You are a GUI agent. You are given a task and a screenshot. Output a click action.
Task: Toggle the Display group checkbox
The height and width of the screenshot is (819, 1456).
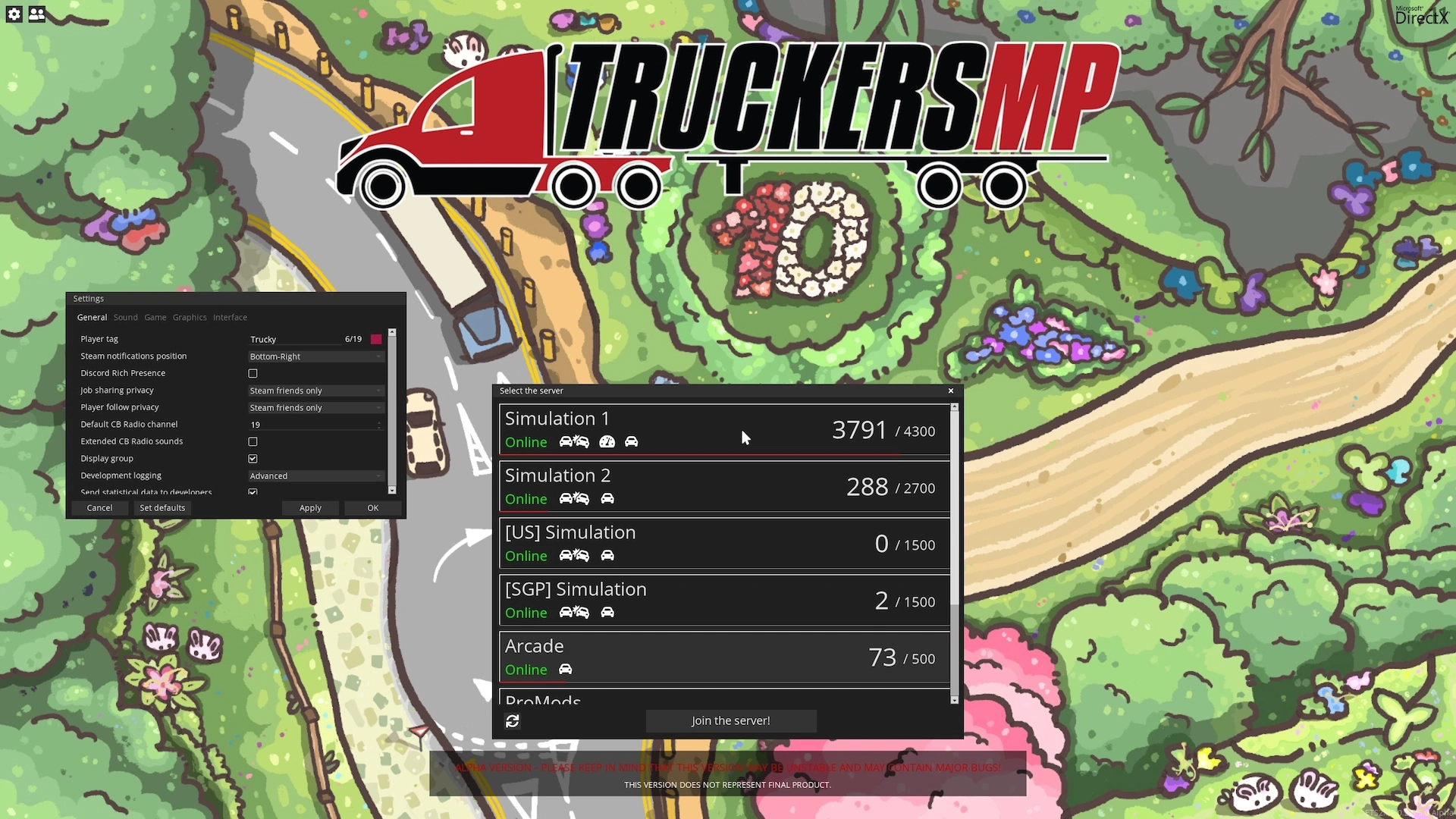253,459
